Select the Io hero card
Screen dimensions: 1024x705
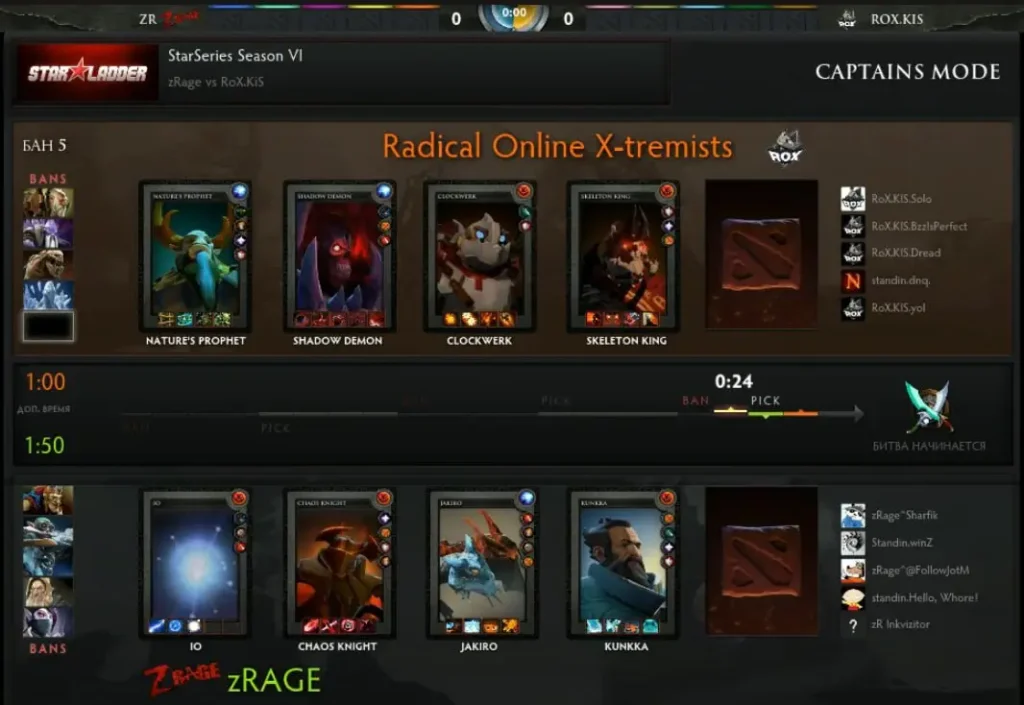[195, 563]
